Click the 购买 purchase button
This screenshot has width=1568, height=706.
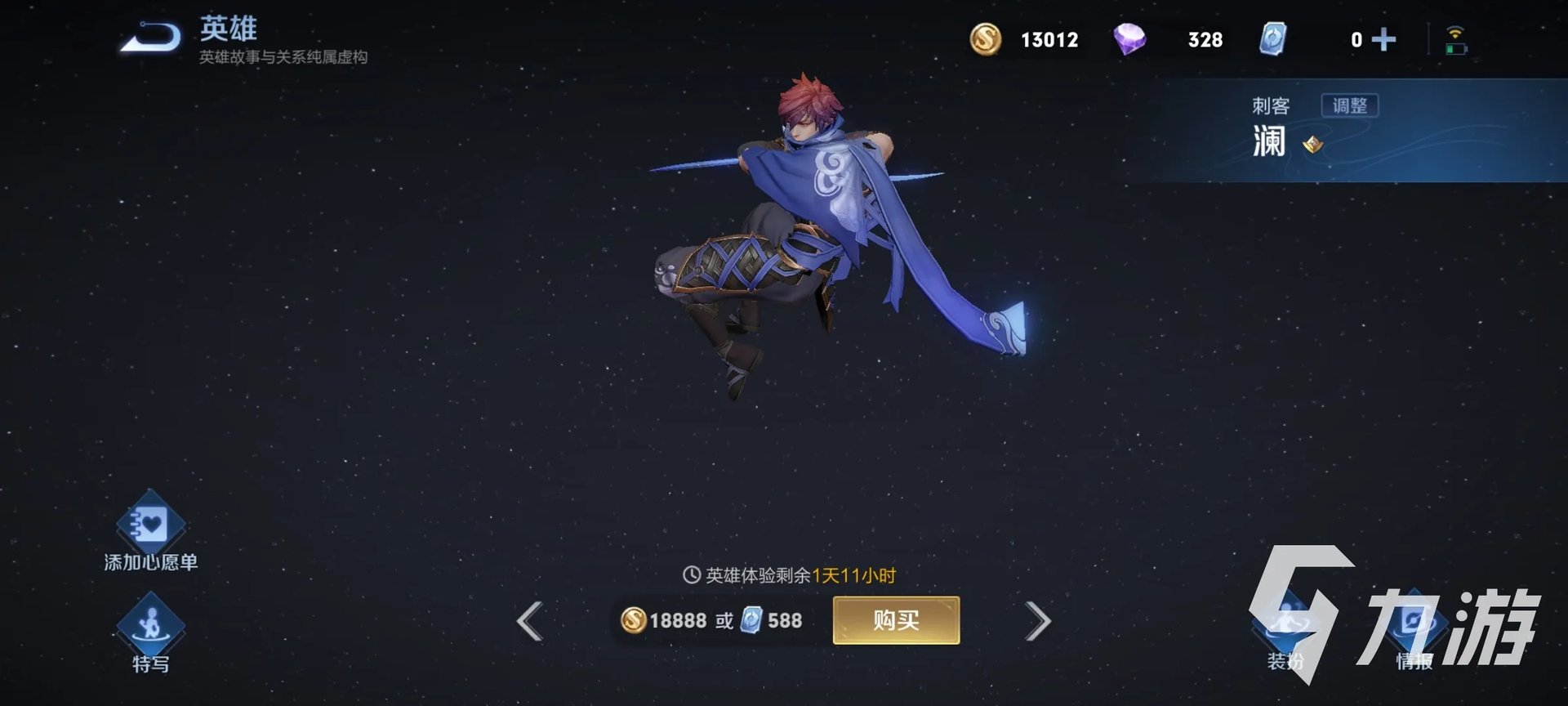pos(896,620)
